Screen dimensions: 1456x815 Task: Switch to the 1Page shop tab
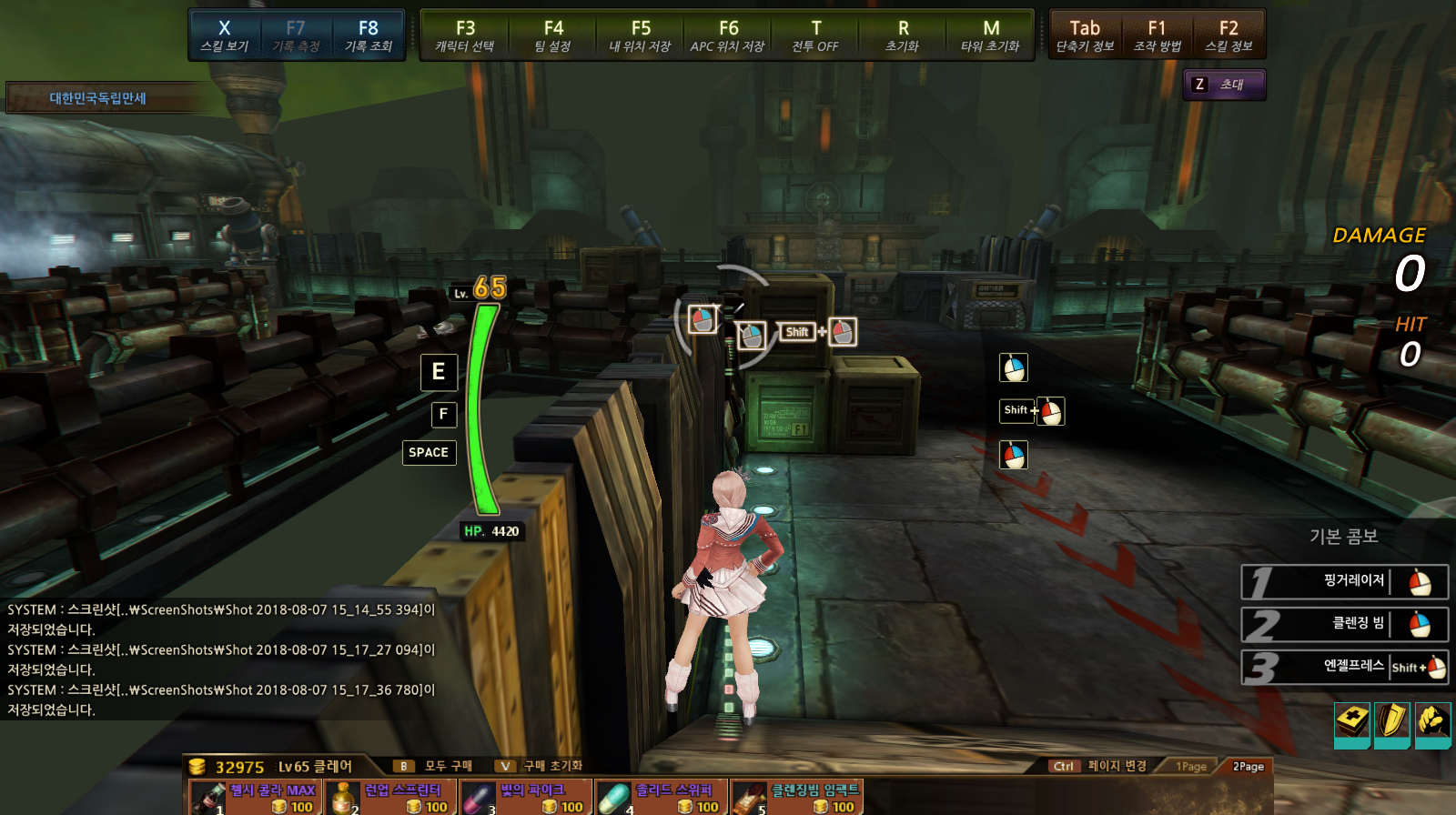click(1190, 767)
